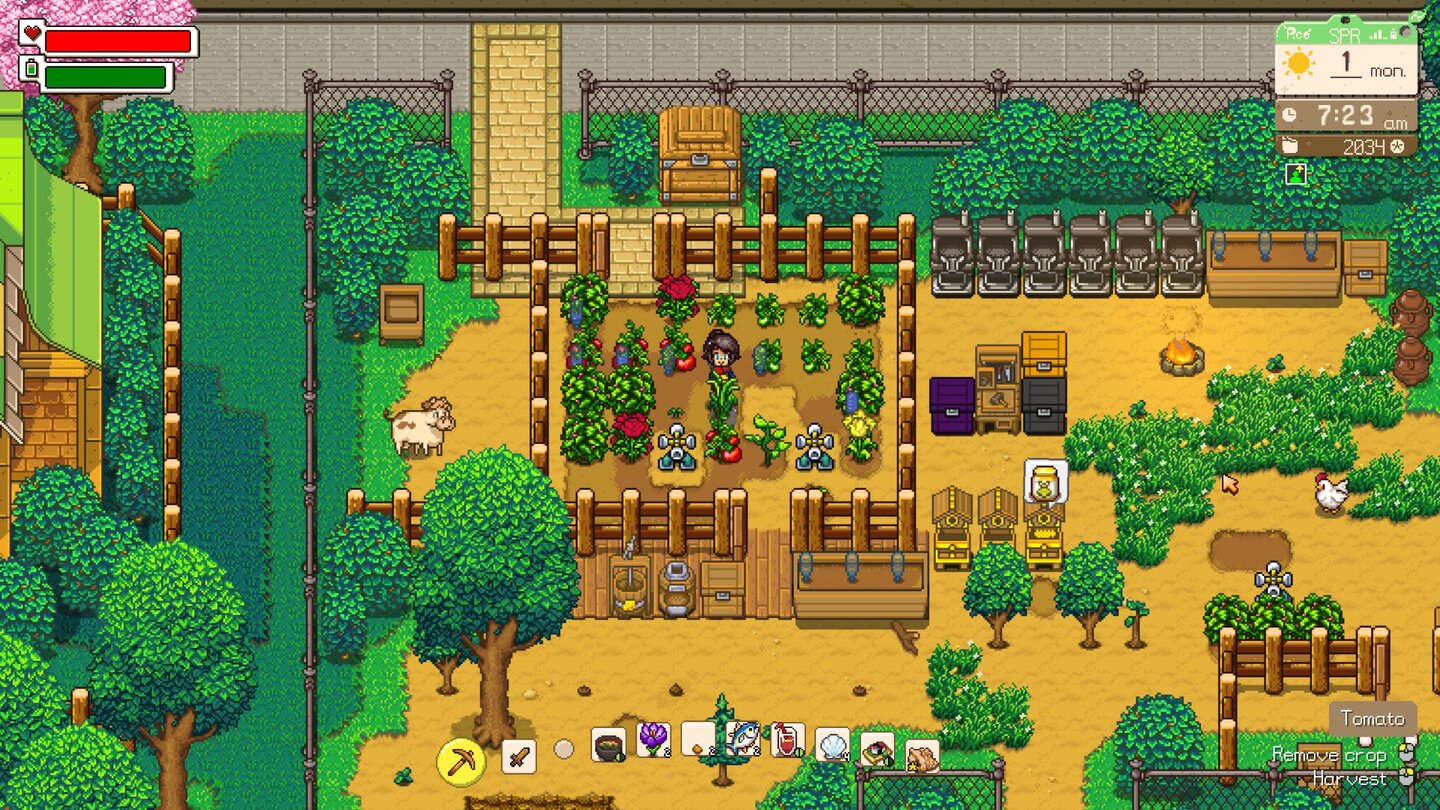Viewport: 1440px width, 810px height.
Task: Click the signal bars on the phone display
Action: tap(1378, 35)
